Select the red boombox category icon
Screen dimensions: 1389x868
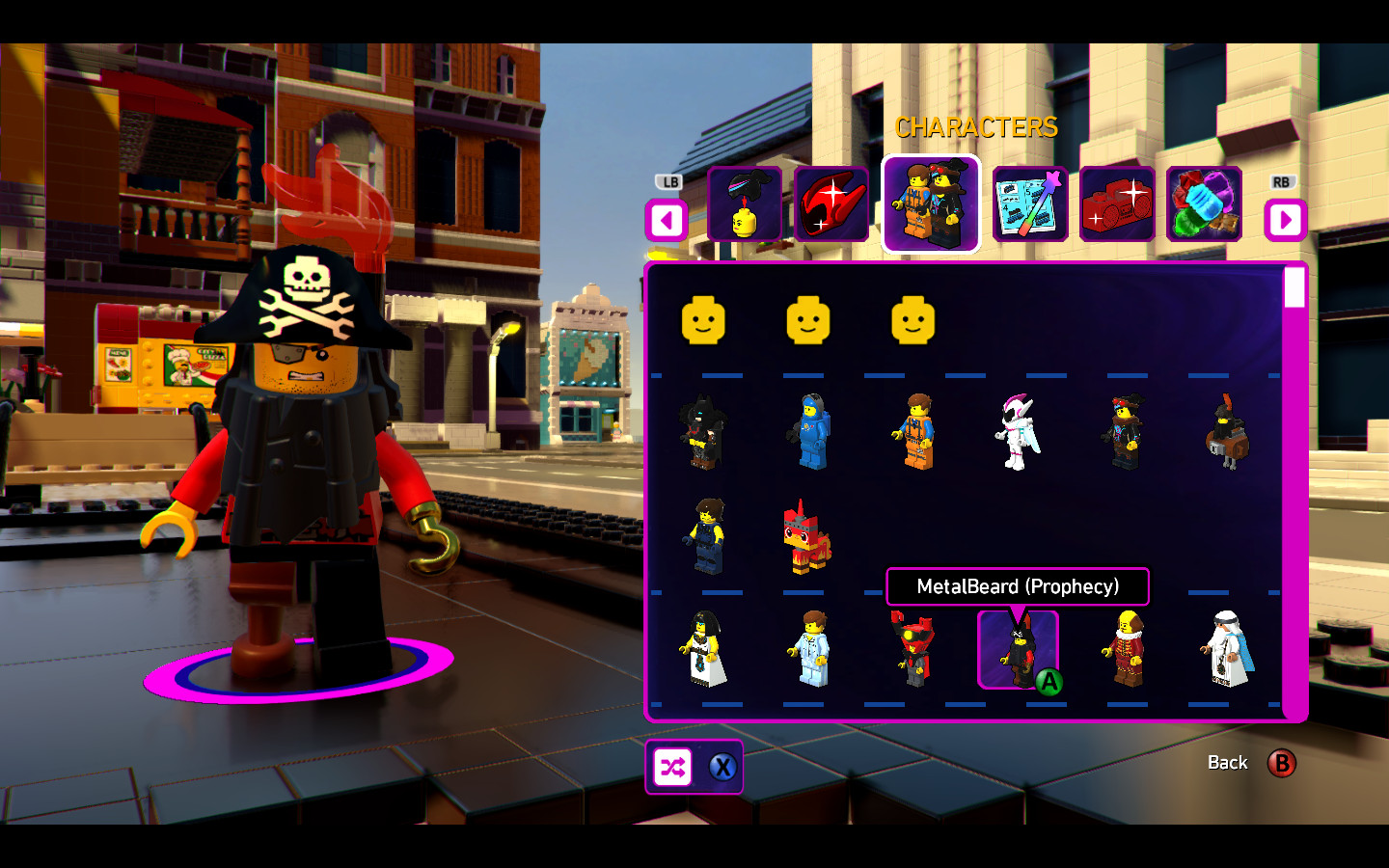coord(1116,204)
